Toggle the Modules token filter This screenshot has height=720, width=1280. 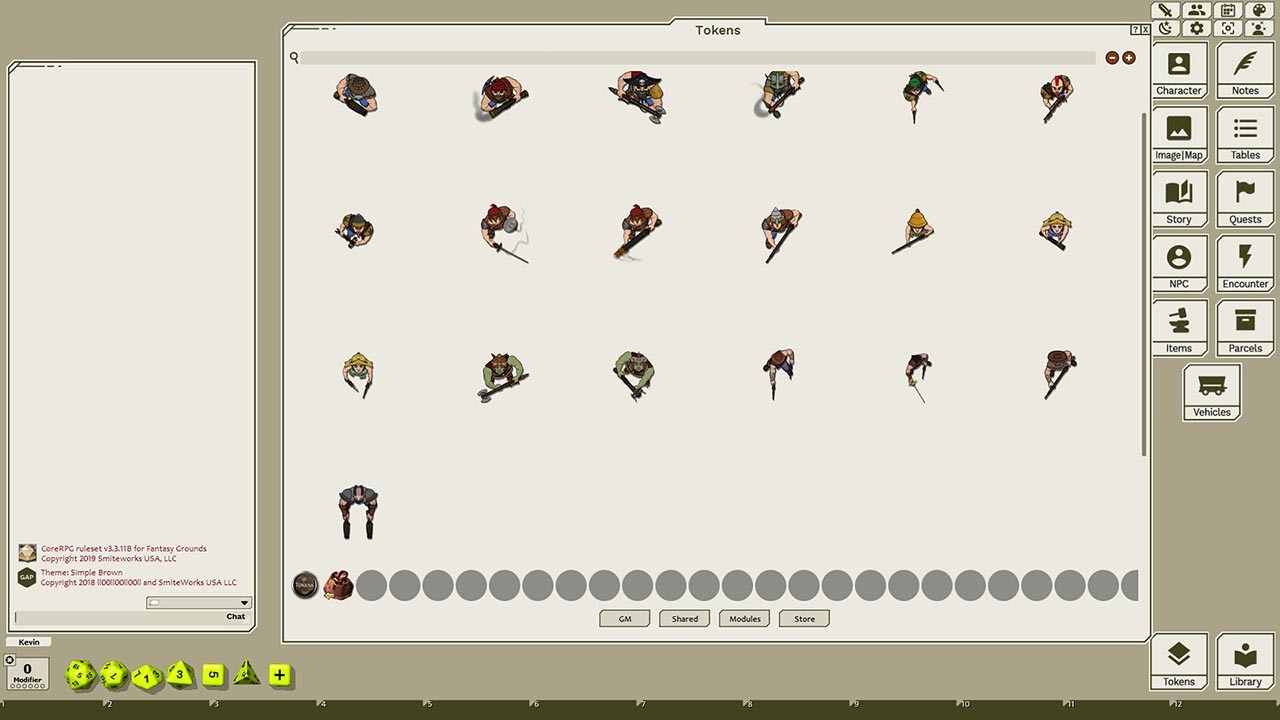pyautogui.click(x=743, y=618)
